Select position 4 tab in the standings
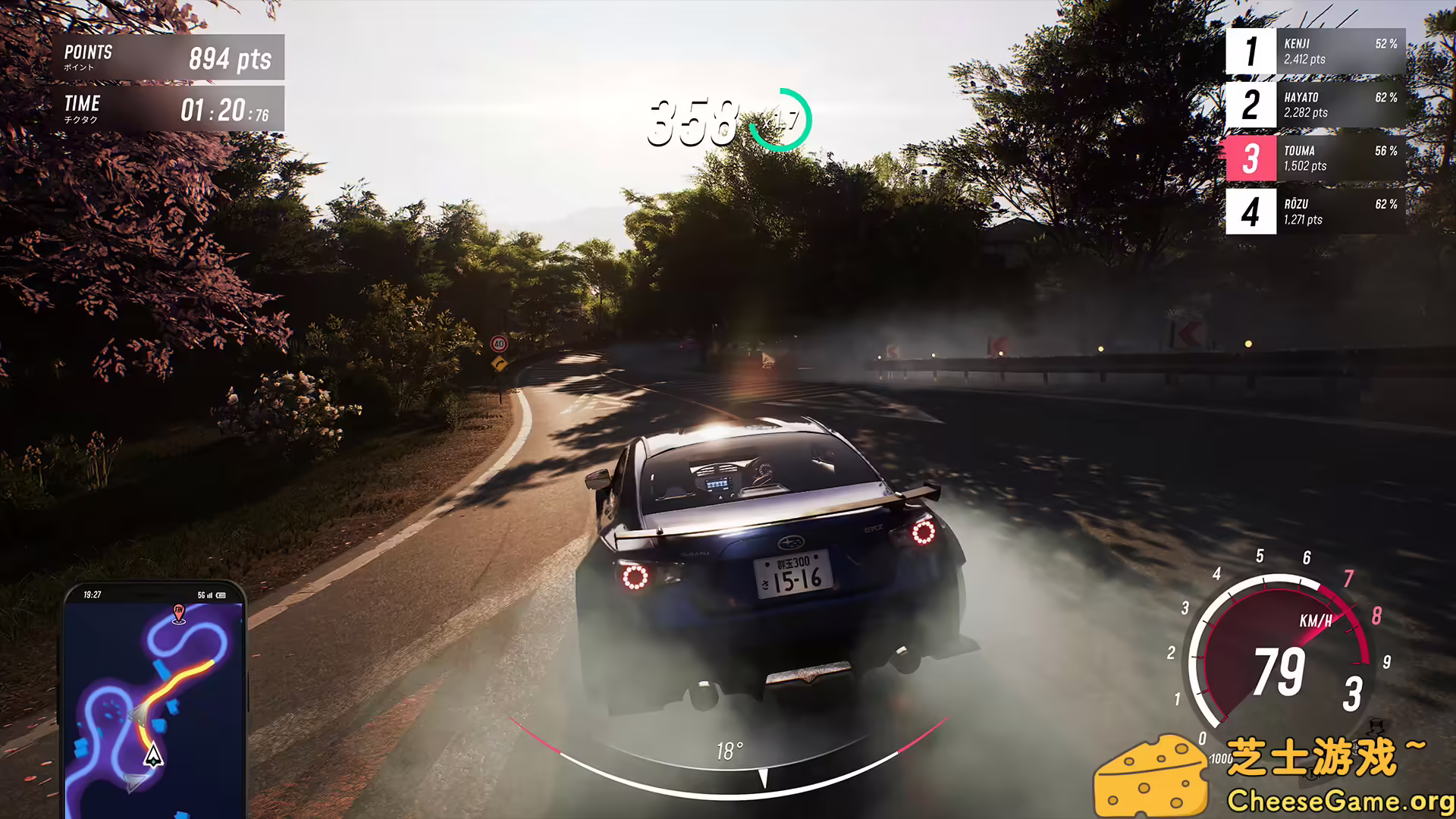Screen dimensions: 1456x819 [x=1252, y=211]
